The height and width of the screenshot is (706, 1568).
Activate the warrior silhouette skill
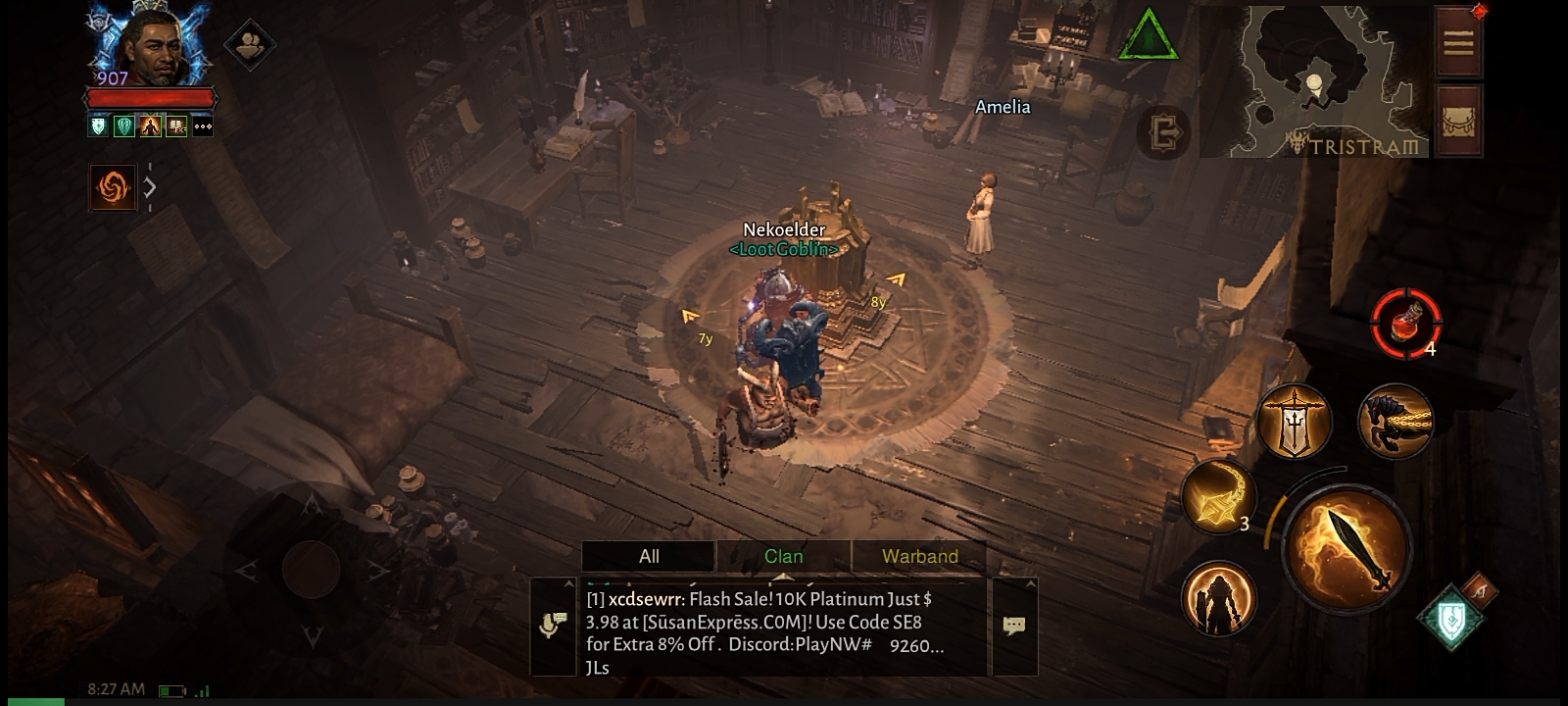(1218, 598)
